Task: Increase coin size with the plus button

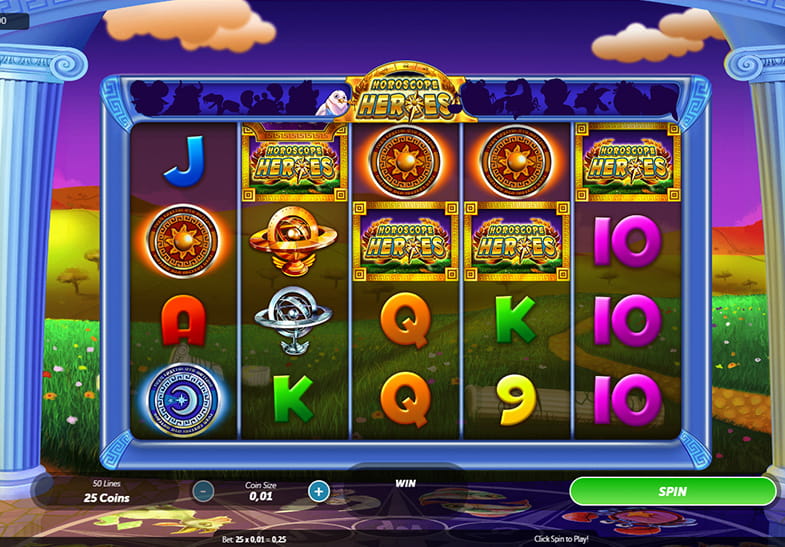Action: (318, 491)
